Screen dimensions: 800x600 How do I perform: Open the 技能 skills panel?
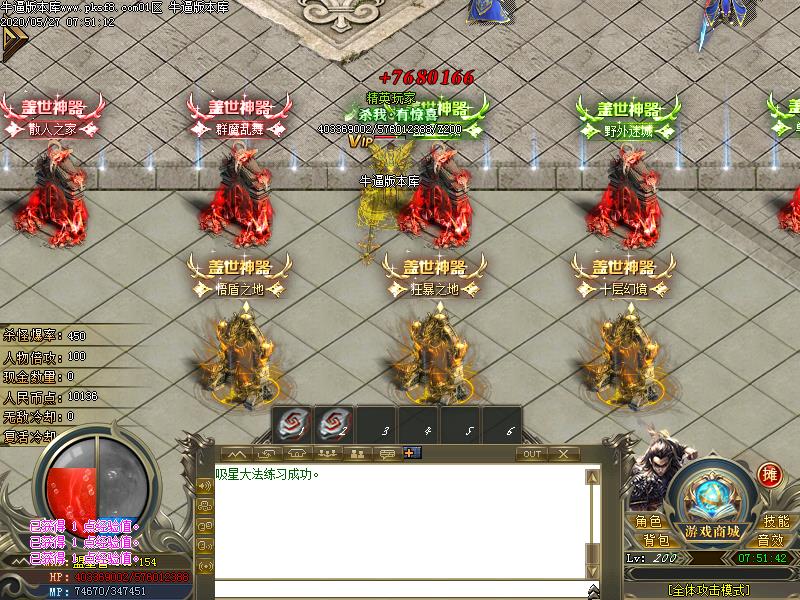(775, 521)
